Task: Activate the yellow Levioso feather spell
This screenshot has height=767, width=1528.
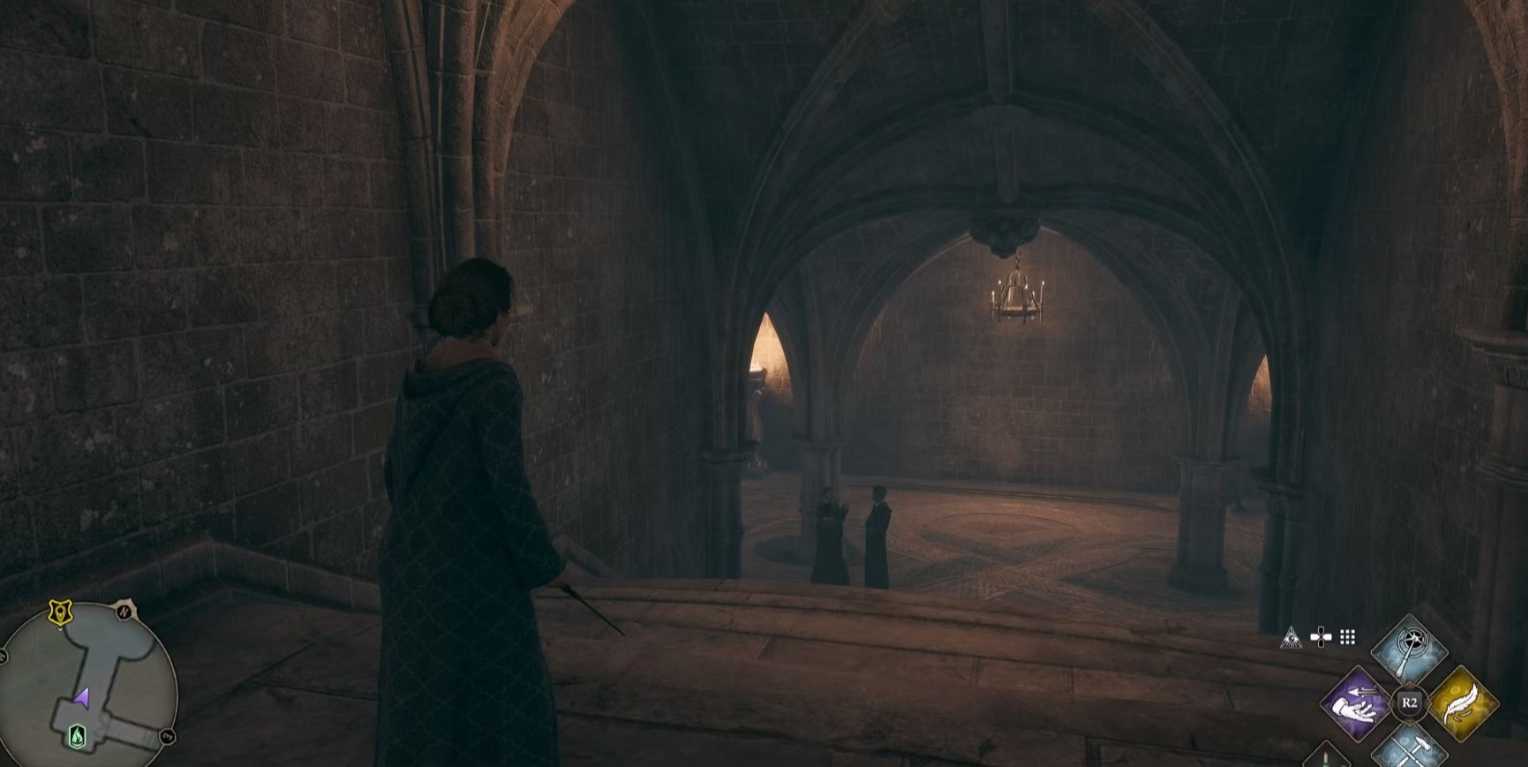Action: pyautogui.click(x=1462, y=703)
